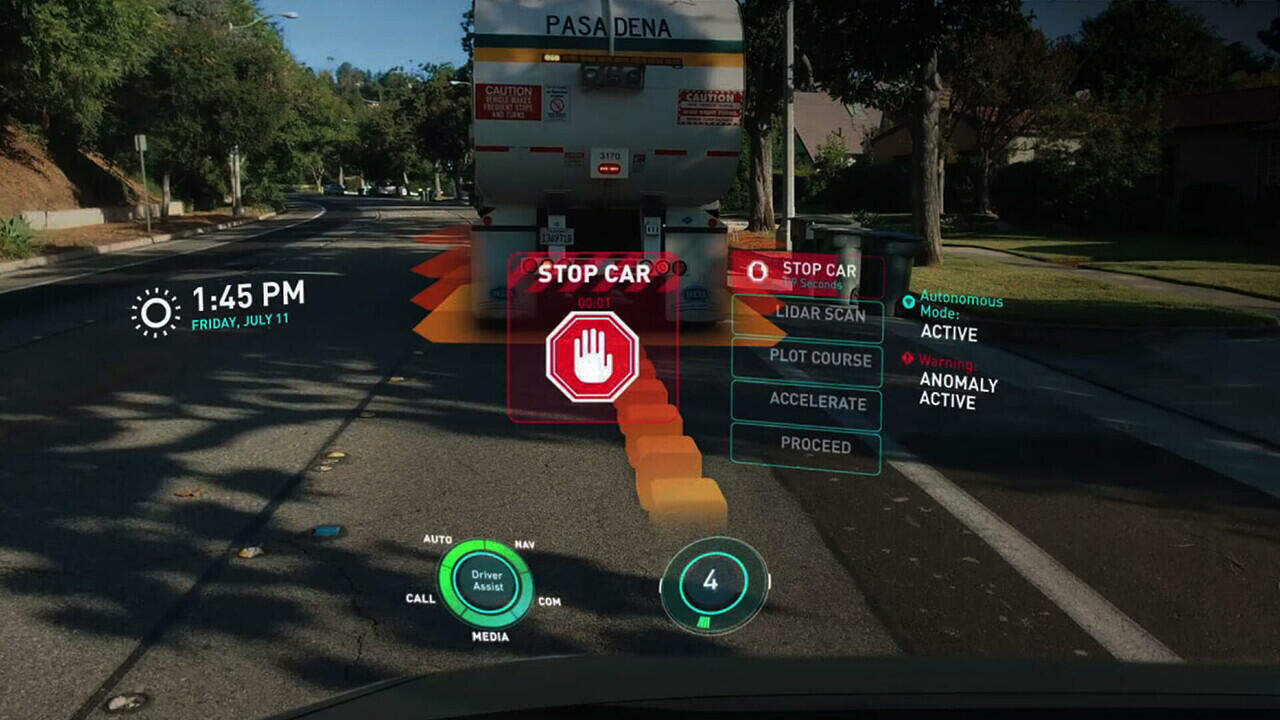Activate the ACCELERATE step
This screenshot has height=720, width=1280.
pyautogui.click(x=807, y=403)
